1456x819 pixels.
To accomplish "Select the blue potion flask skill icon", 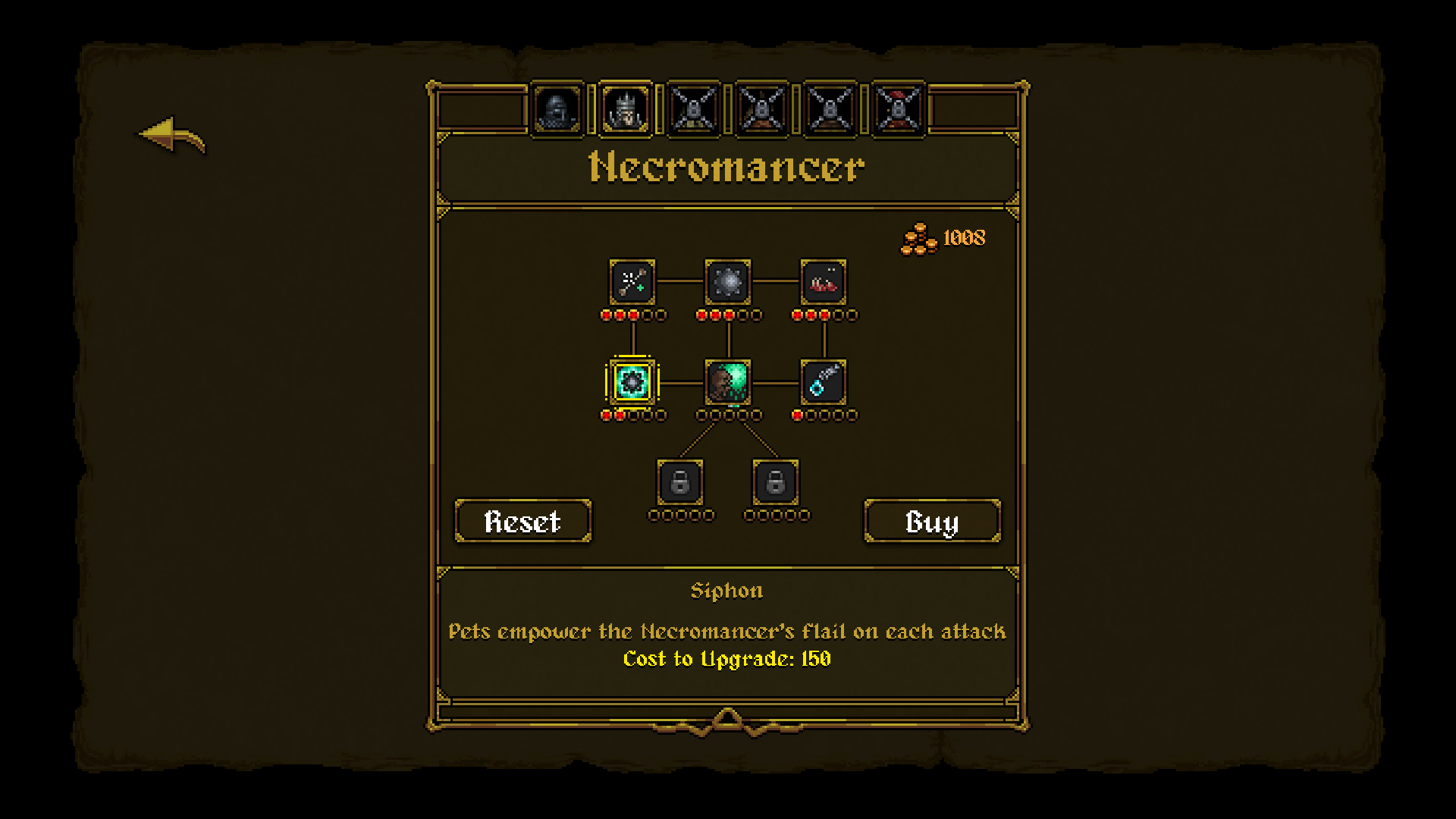I will point(824,383).
